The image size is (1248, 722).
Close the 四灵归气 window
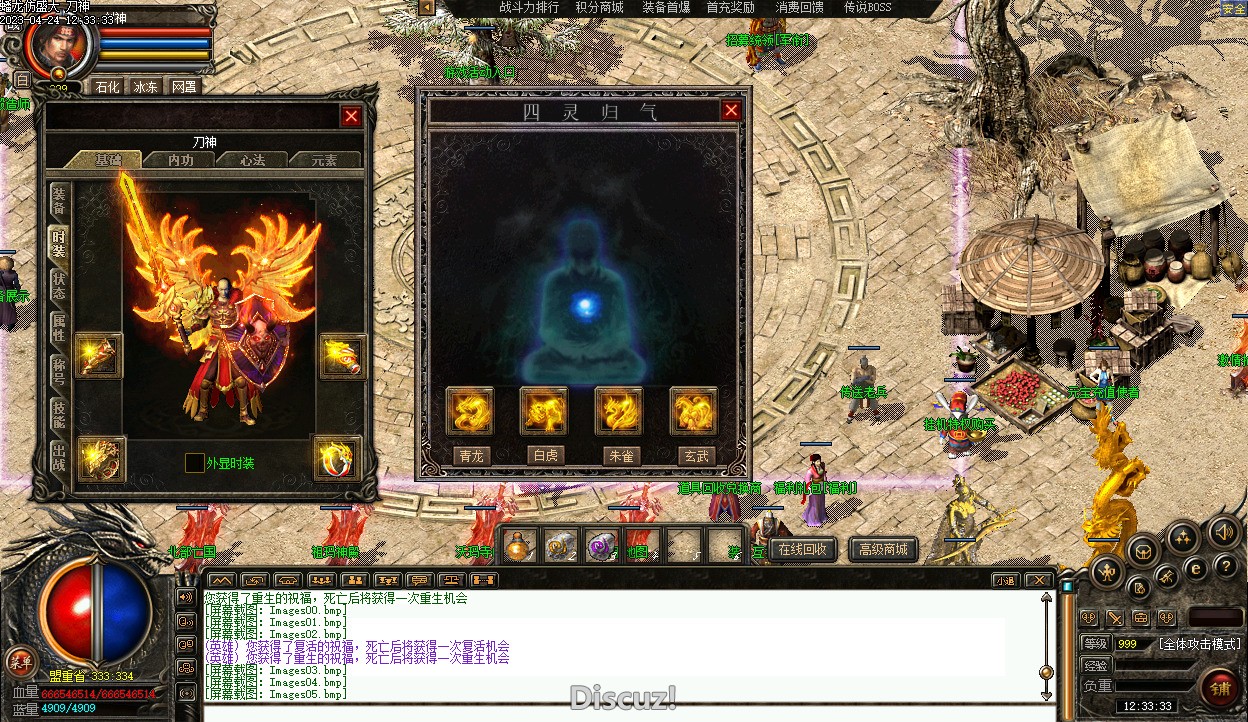click(731, 110)
